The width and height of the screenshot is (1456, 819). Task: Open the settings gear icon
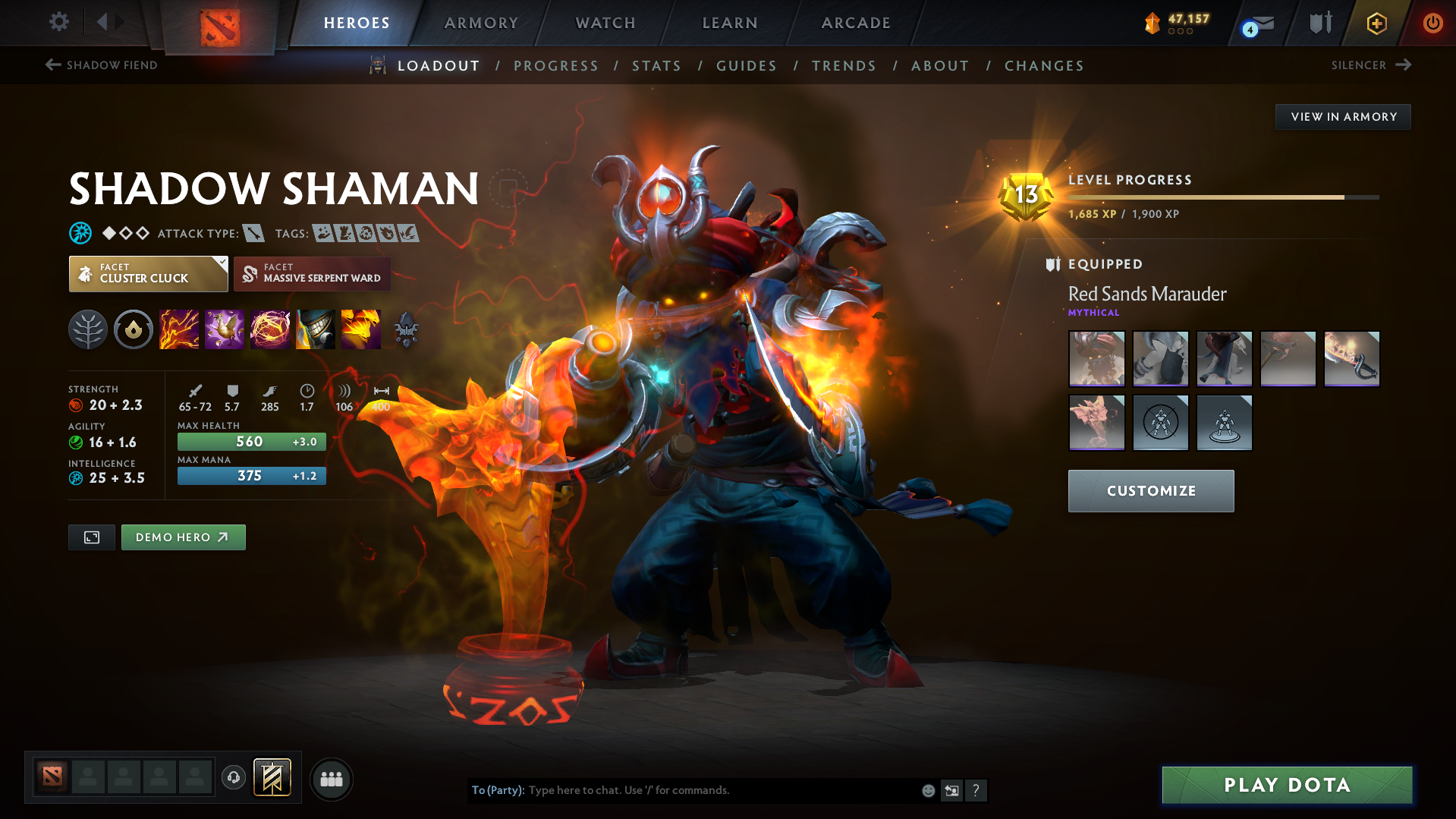pyautogui.click(x=58, y=22)
